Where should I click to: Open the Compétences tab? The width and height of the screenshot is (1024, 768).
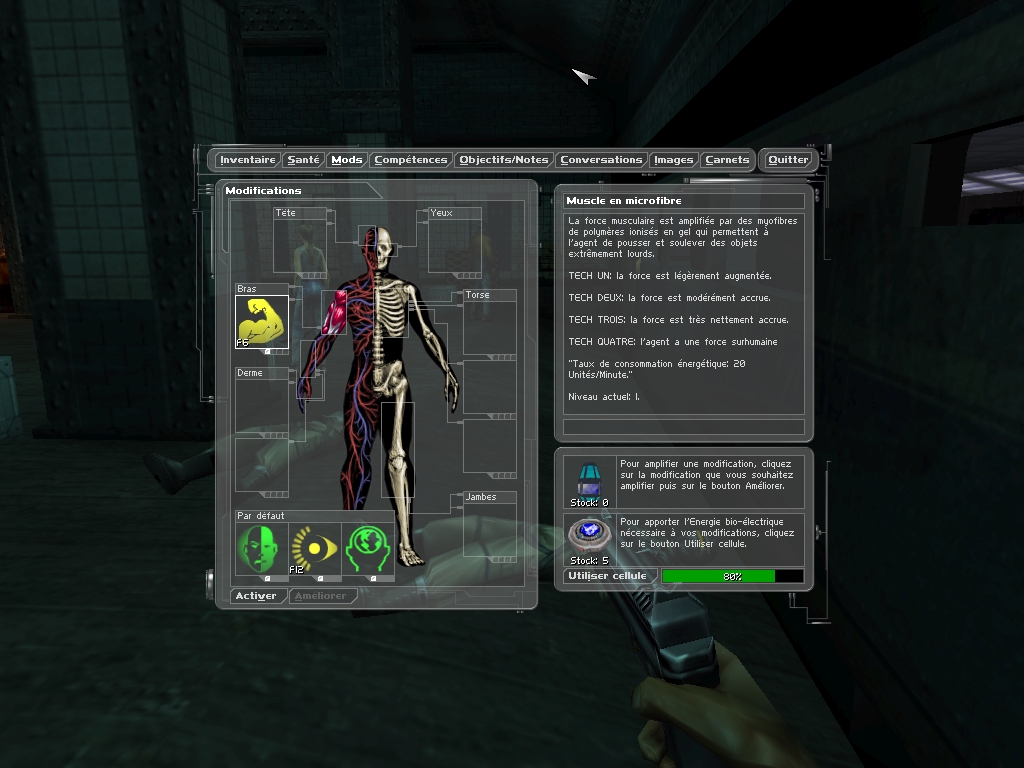click(411, 160)
